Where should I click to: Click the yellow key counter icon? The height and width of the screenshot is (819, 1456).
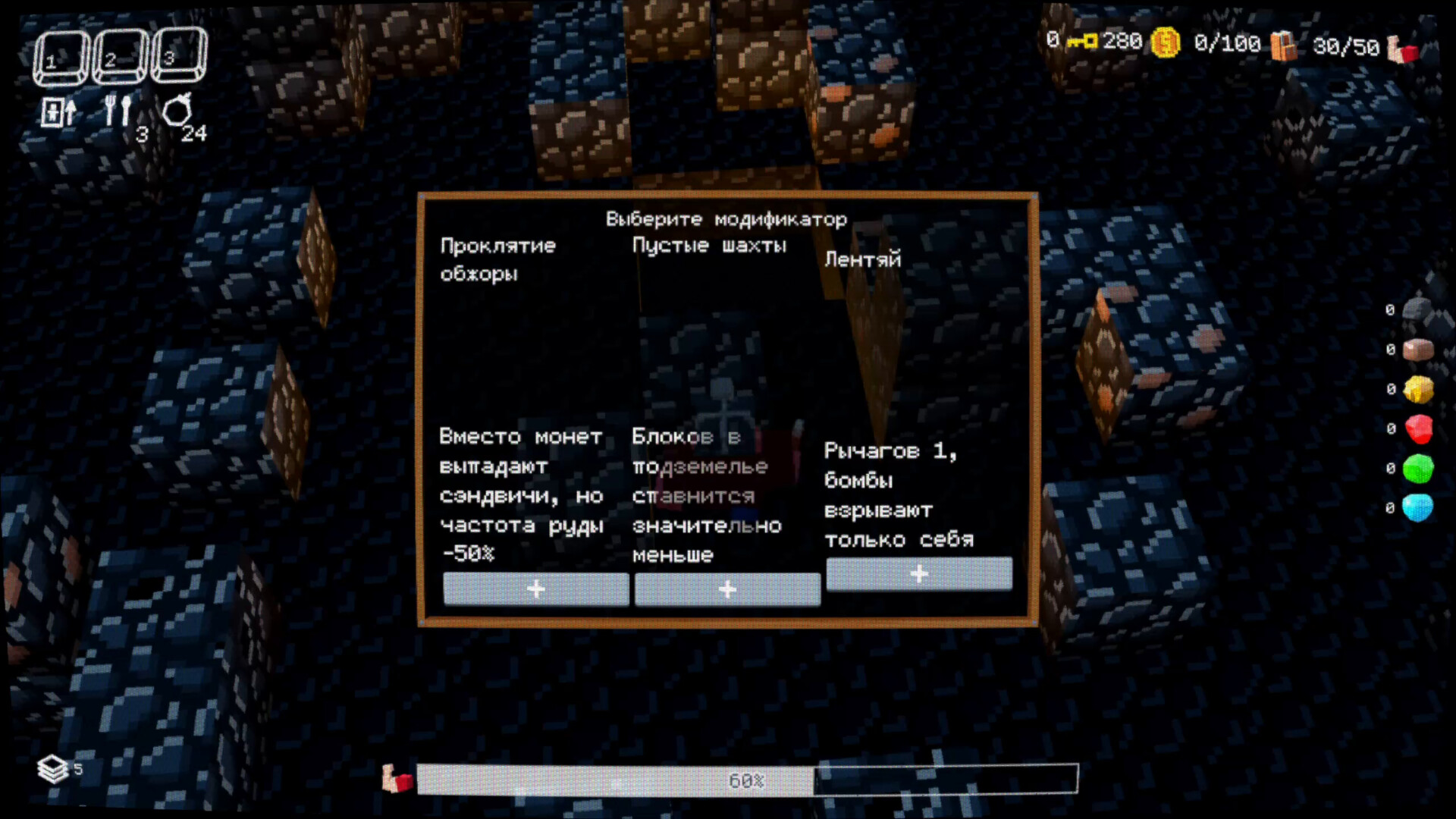tap(1083, 42)
